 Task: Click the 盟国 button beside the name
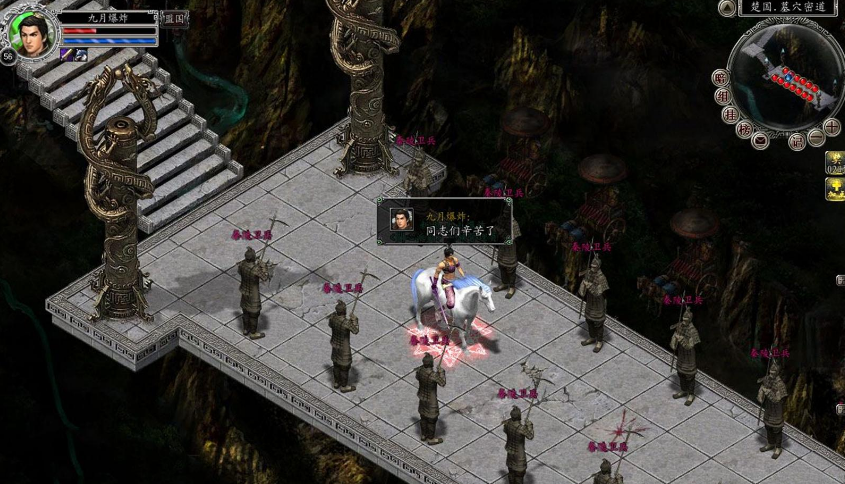[174, 18]
